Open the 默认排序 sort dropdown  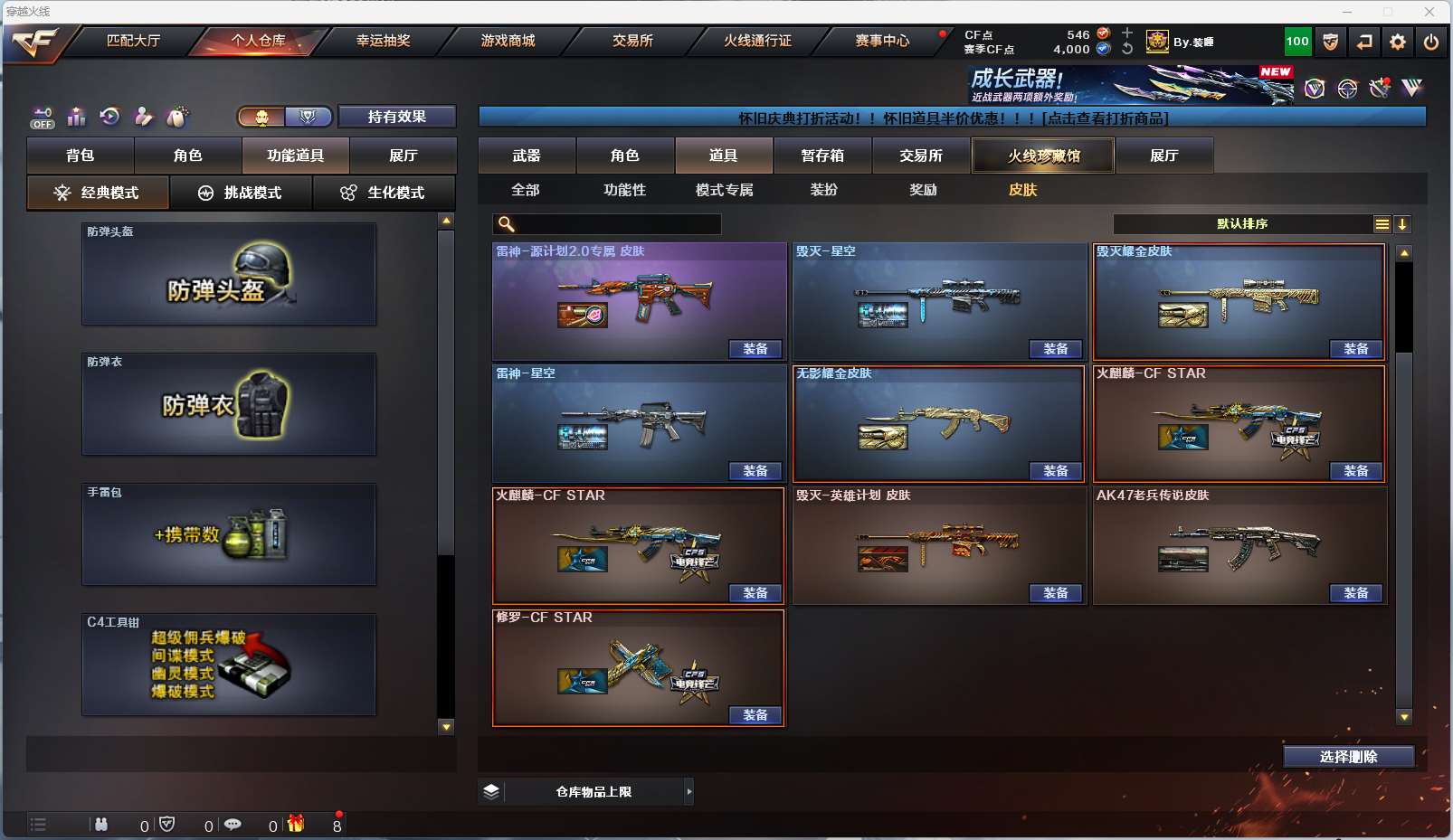1243,224
